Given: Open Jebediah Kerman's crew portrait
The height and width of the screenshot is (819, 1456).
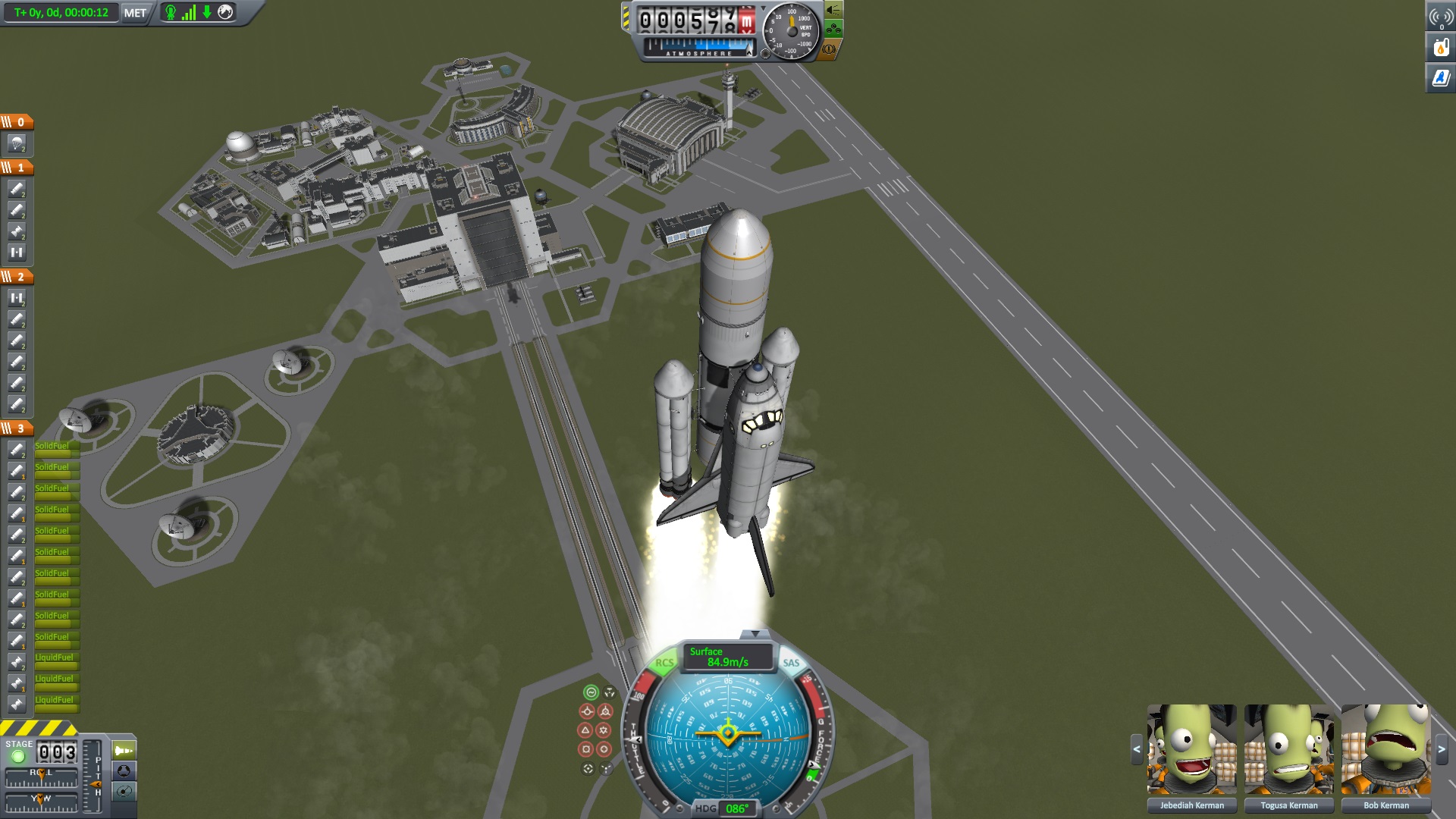Looking at the screenshot, I should [1191, 749].
